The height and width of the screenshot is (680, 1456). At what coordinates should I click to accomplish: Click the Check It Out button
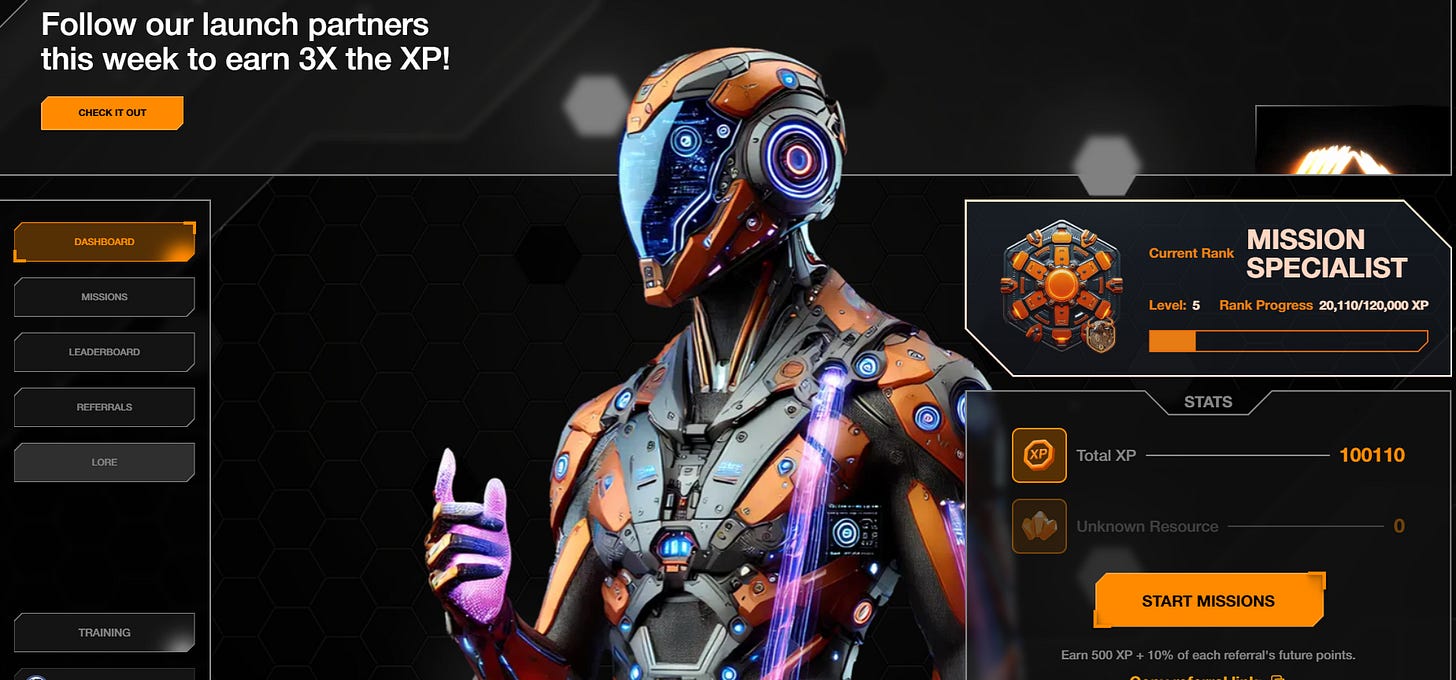click(x=112, y=113)
